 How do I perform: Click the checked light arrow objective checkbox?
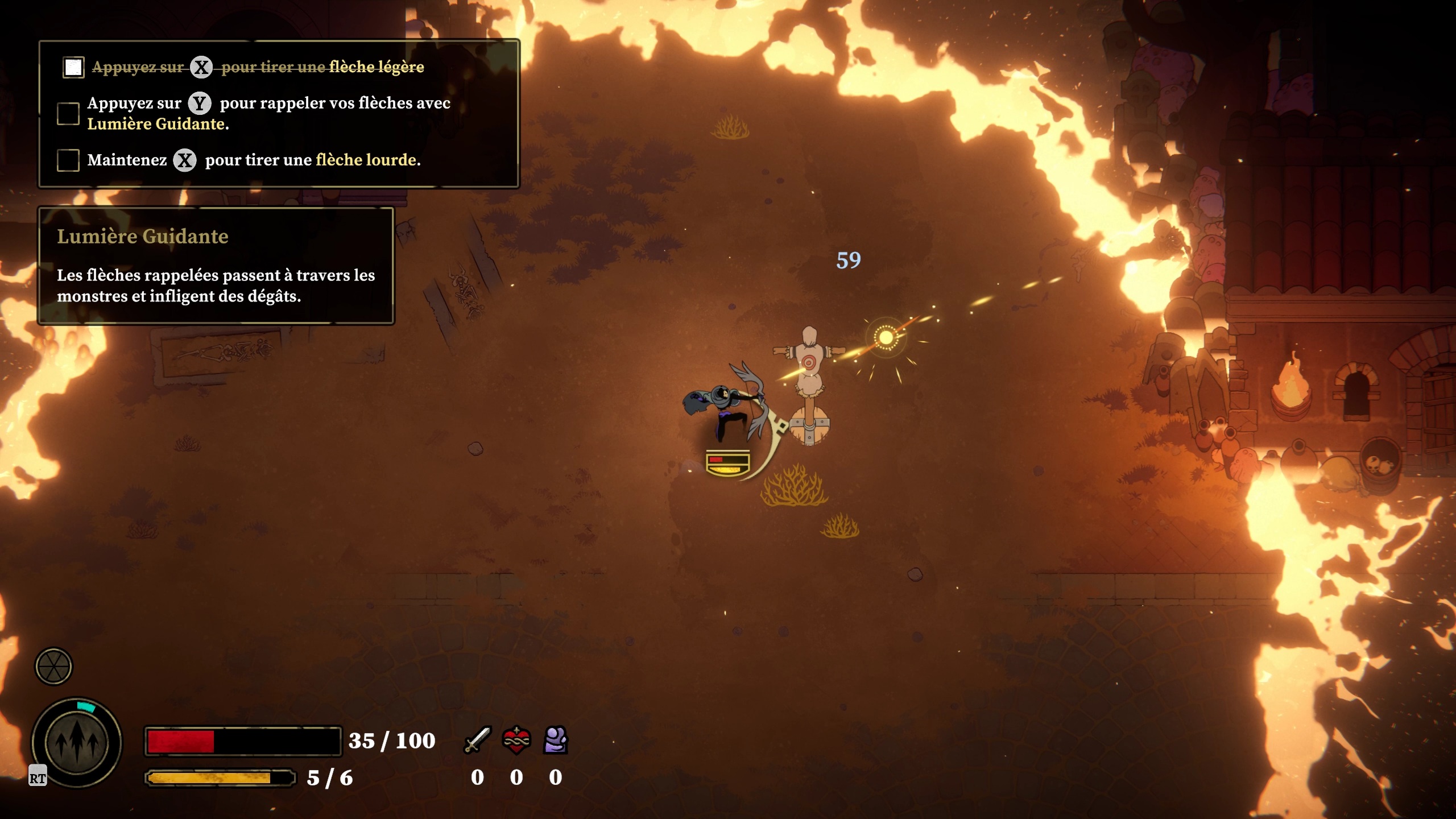point(73,67)
